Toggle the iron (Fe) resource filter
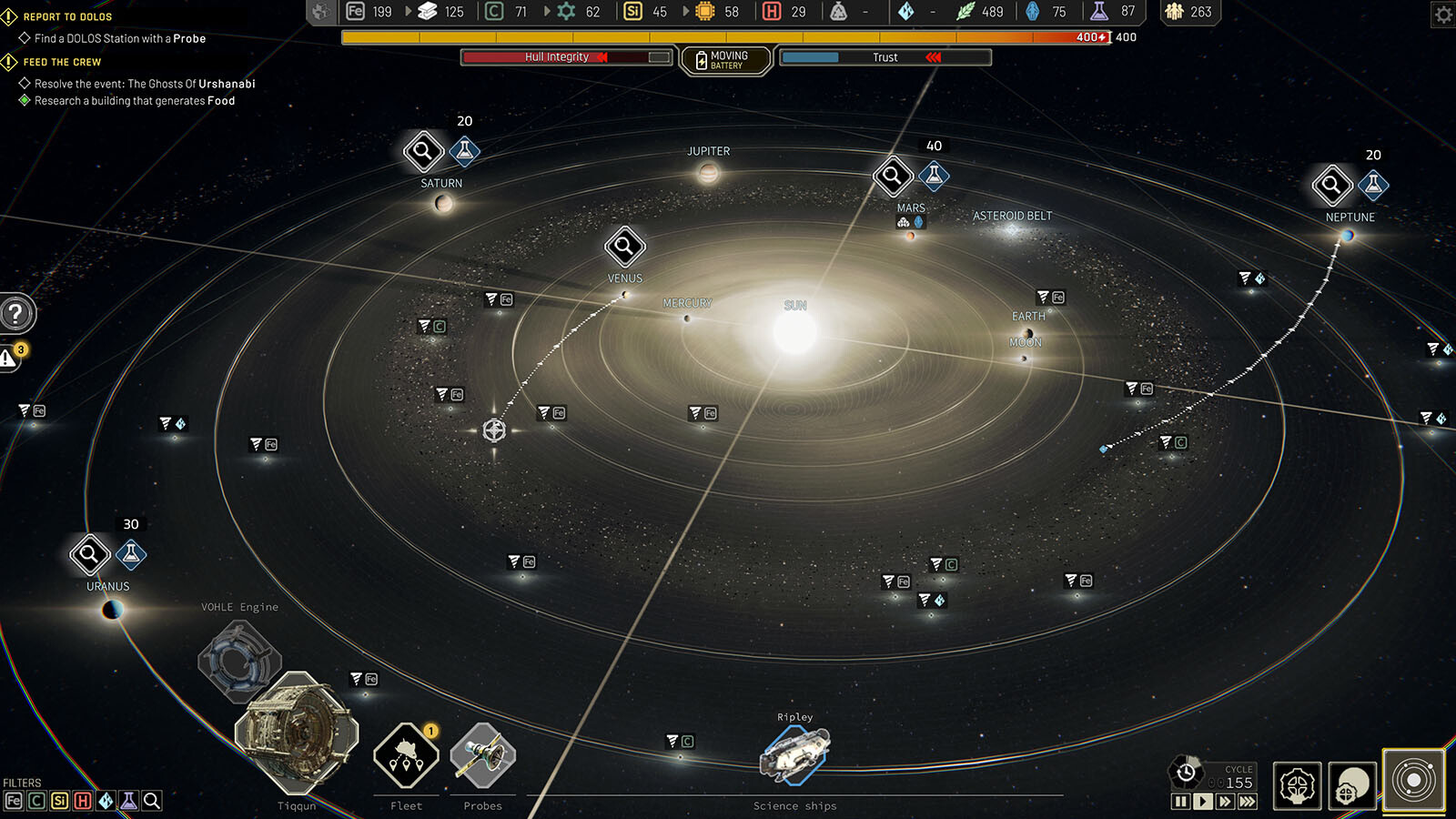This screenshot has width=1456, height=819. pos(14,801)
